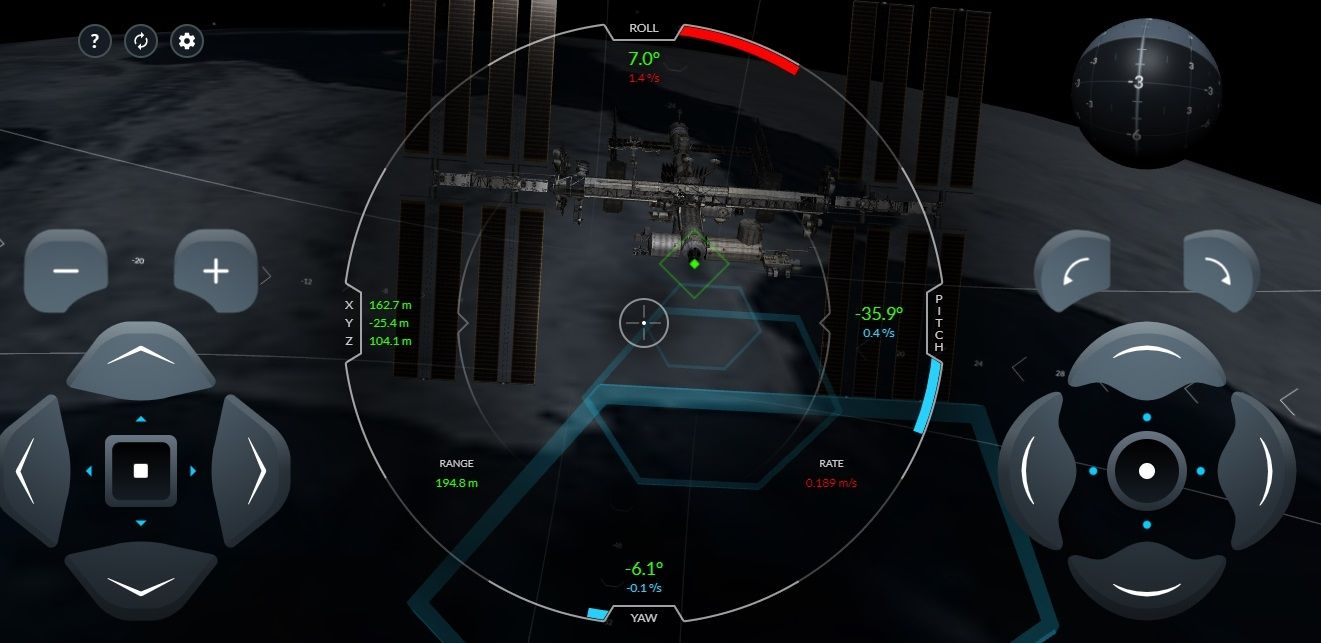Activate the yaw left curved button

pyautogui.click(x=1034, y=470)
